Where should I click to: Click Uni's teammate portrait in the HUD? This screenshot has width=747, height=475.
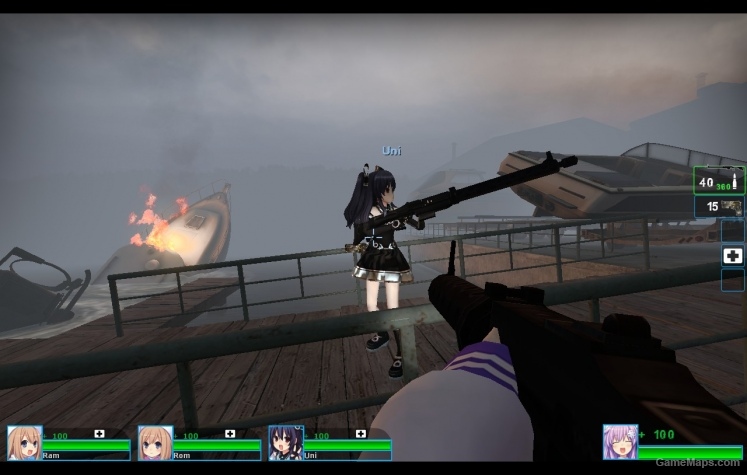pos(285,443)
